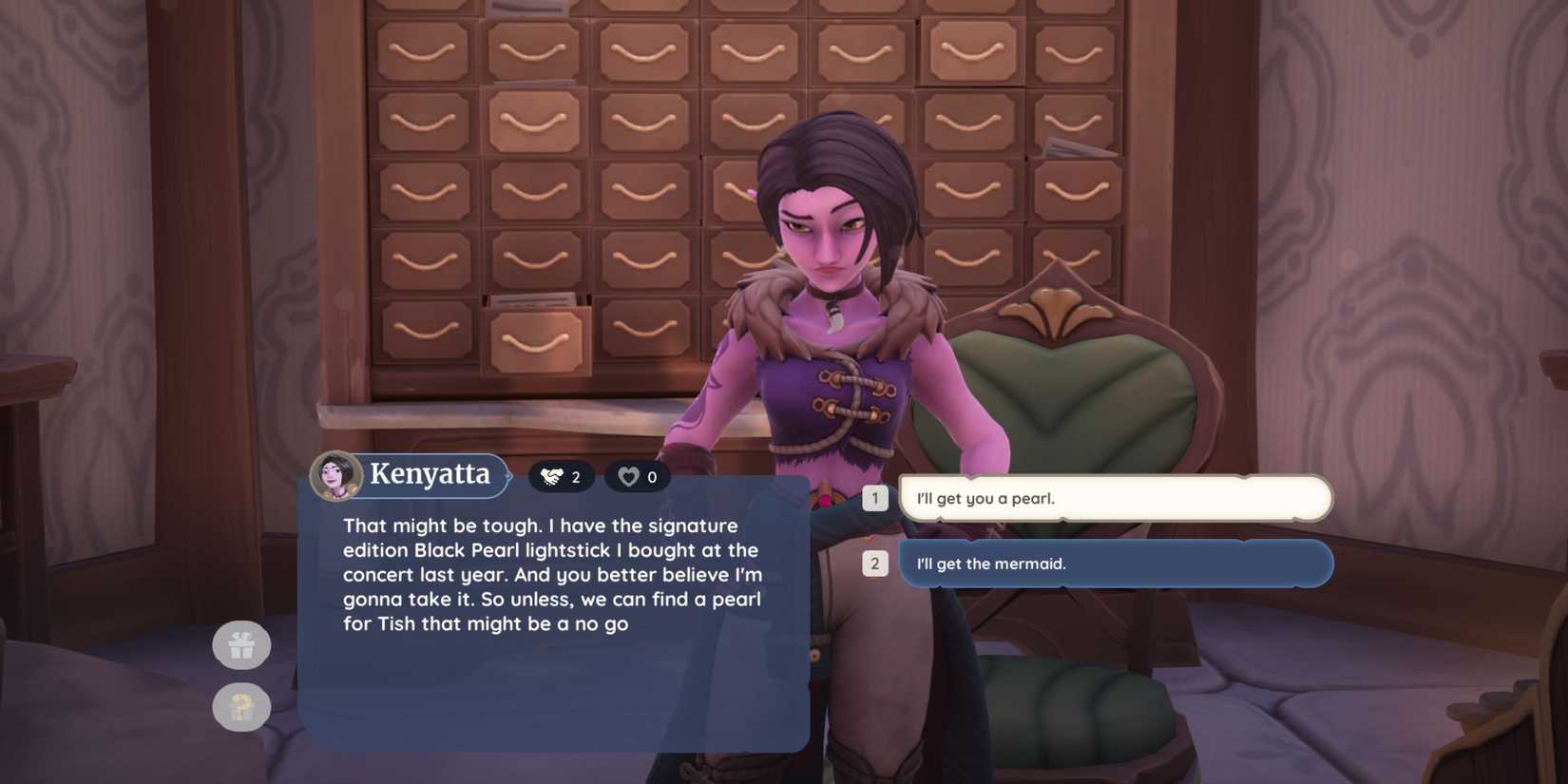Toggle the question mark hint bubble
Viewport: 1568px width, 784px height.
coord(242,707)
